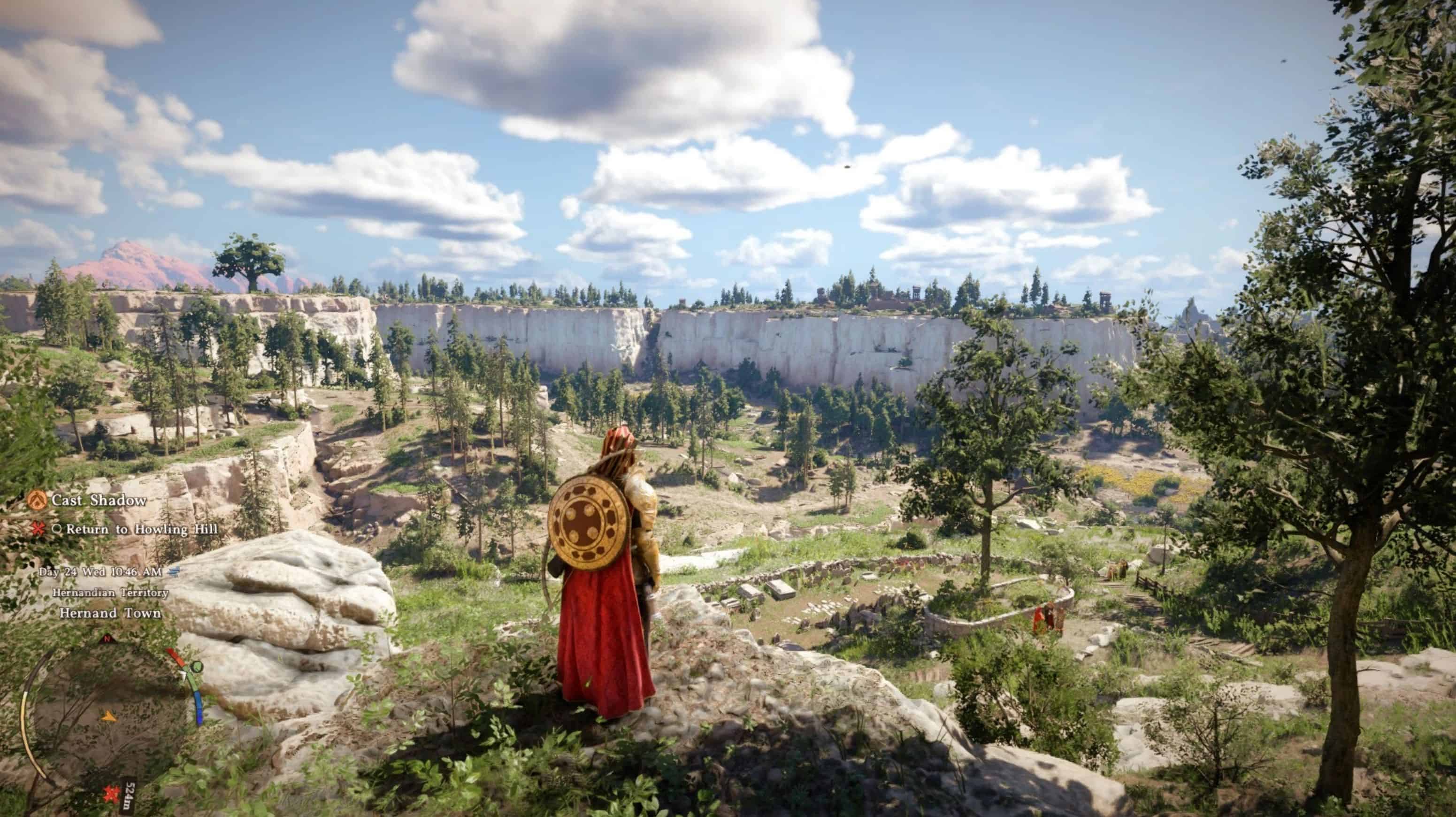Open the Cast Shadow quest tracker
Image resolution: width=1456 pixels, height=817 pixels.
click(x=99, y=500)
